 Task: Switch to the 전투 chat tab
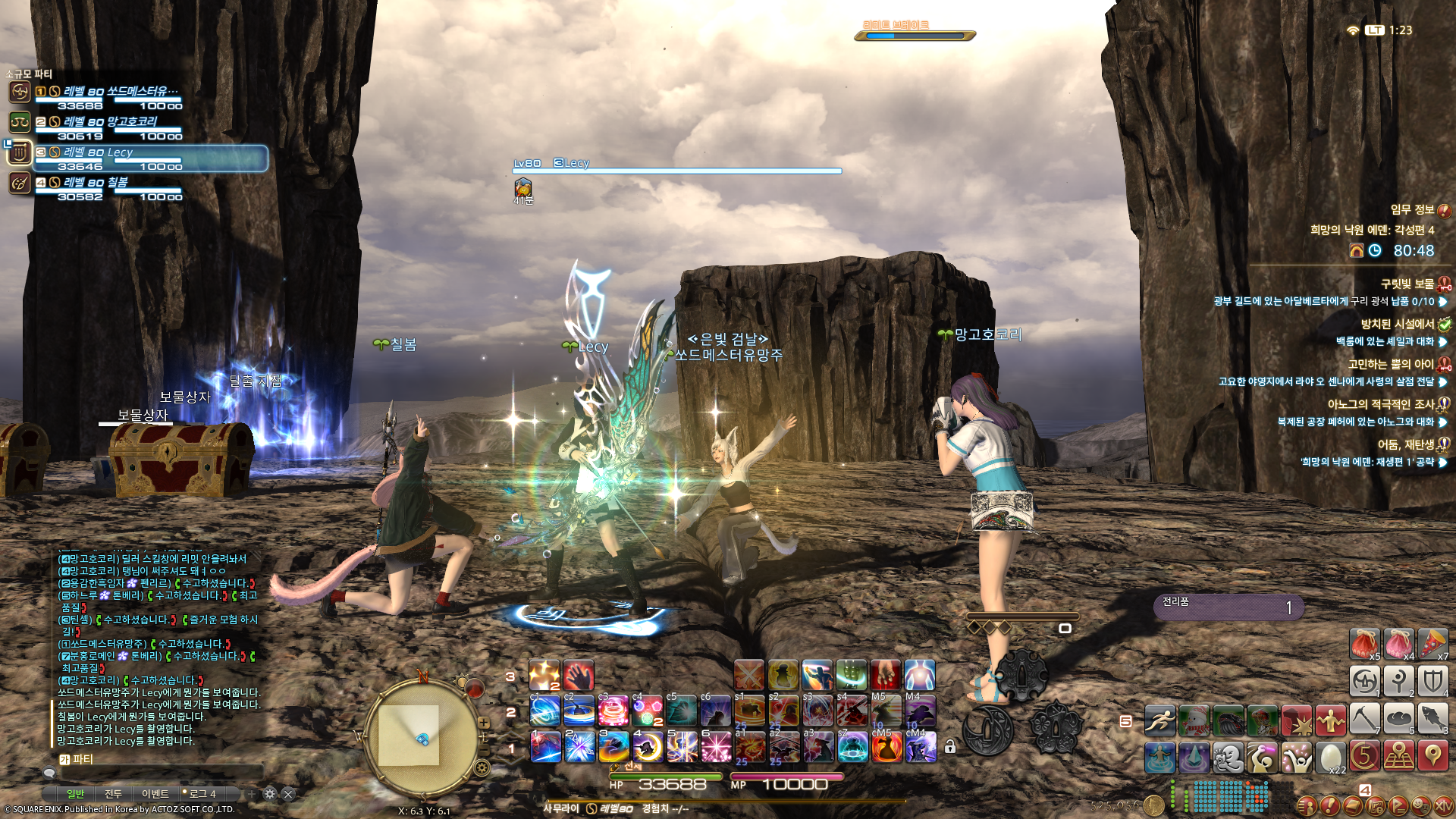(113, 794)
